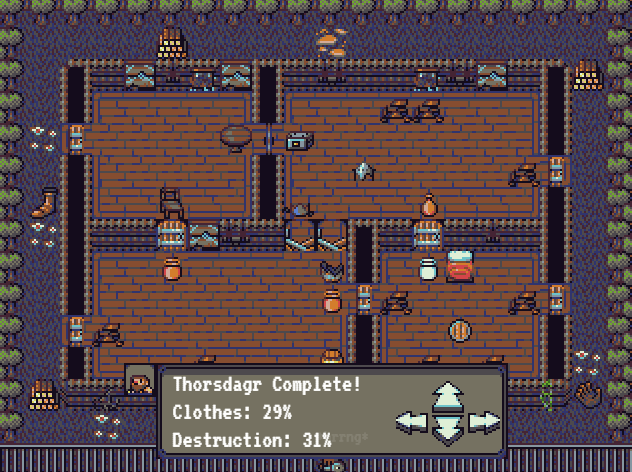Image resolution: width=632 pixels, height=472 pixels.
Task: Activate the right arrow button
Action: pyautogui.click(x=484, y=421)
